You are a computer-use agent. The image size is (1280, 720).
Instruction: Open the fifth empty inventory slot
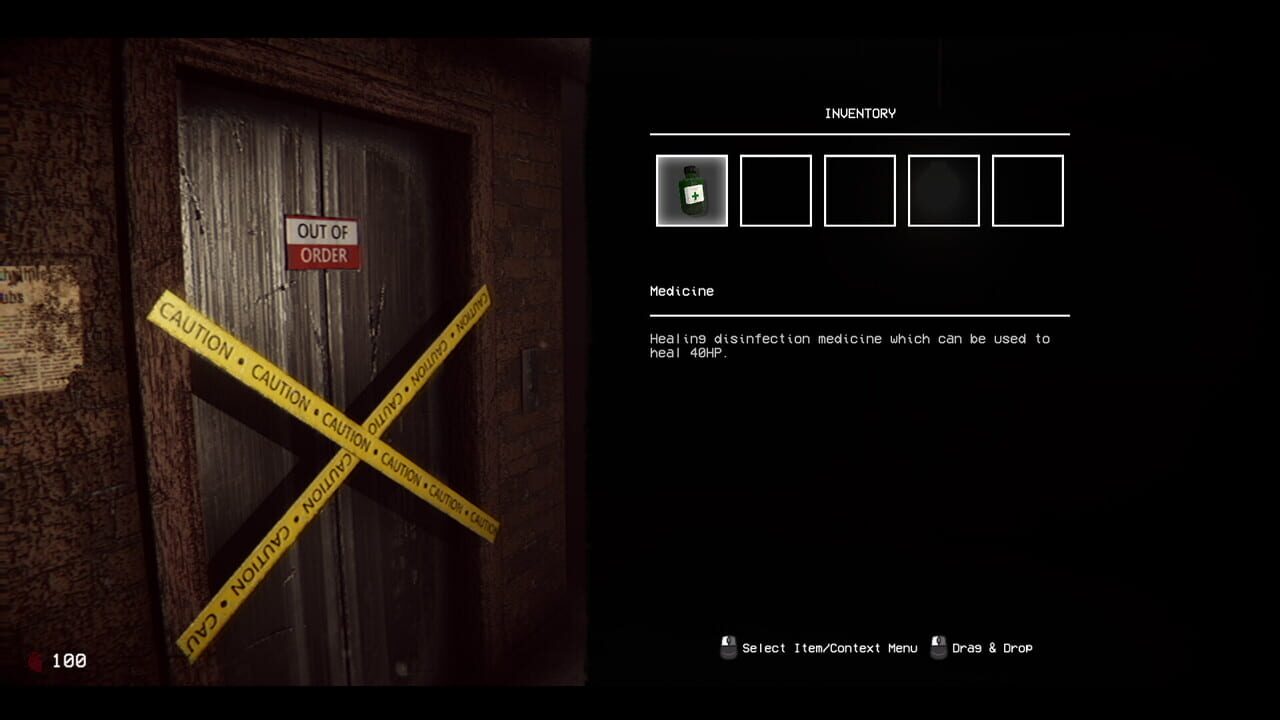click(x=1028, y=190)
